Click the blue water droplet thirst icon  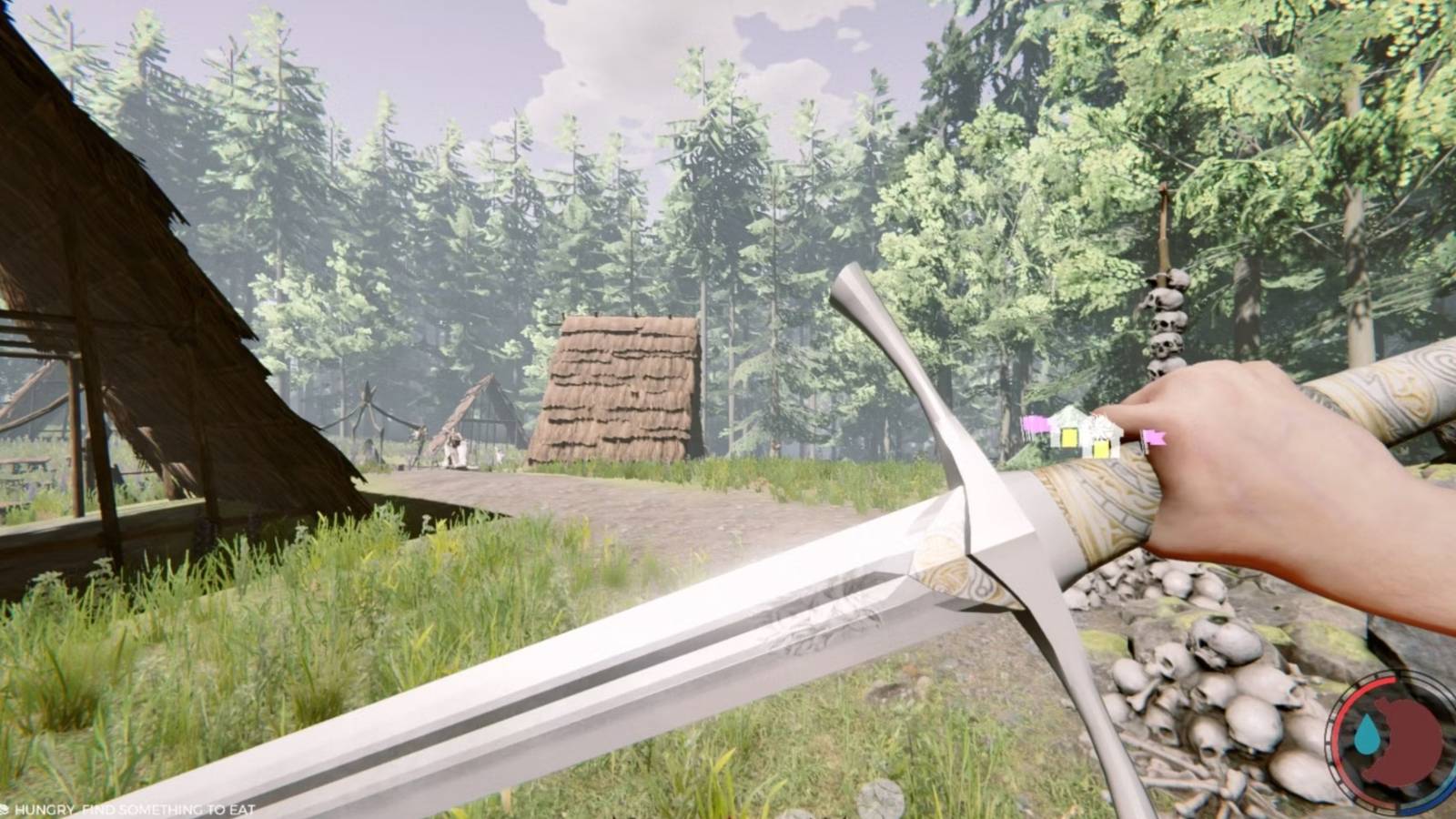(x=1367, y=733)
